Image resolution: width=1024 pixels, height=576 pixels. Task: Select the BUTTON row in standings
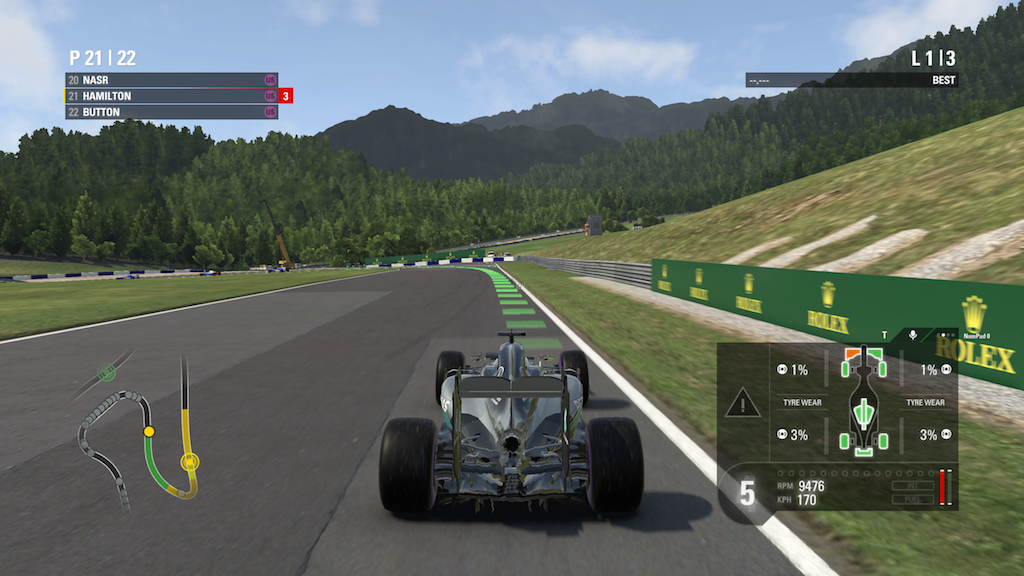point(170,112)
